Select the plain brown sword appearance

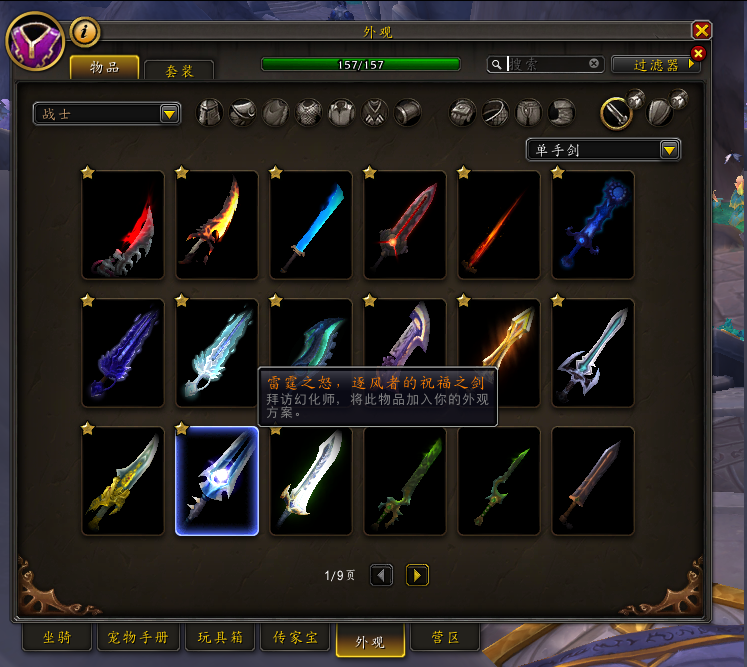tap(593, 481)
